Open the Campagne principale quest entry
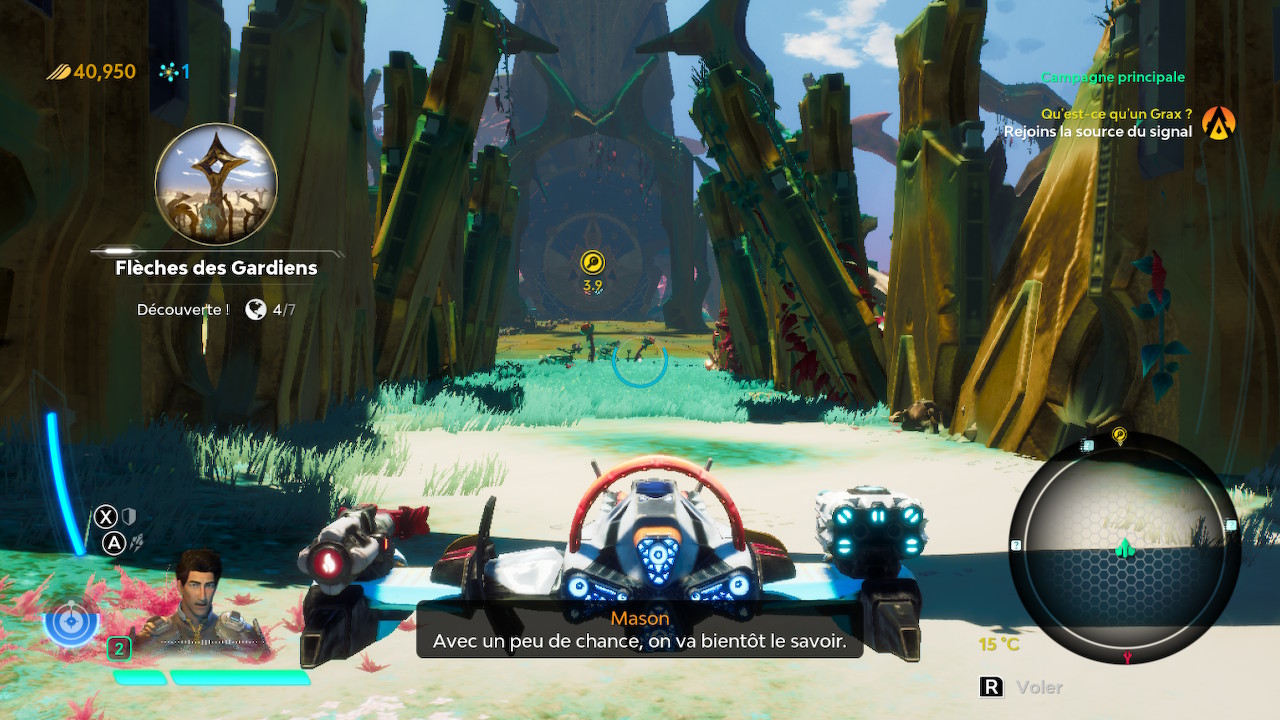This screenshot has height=720, width=1280. coord(1112,77)
